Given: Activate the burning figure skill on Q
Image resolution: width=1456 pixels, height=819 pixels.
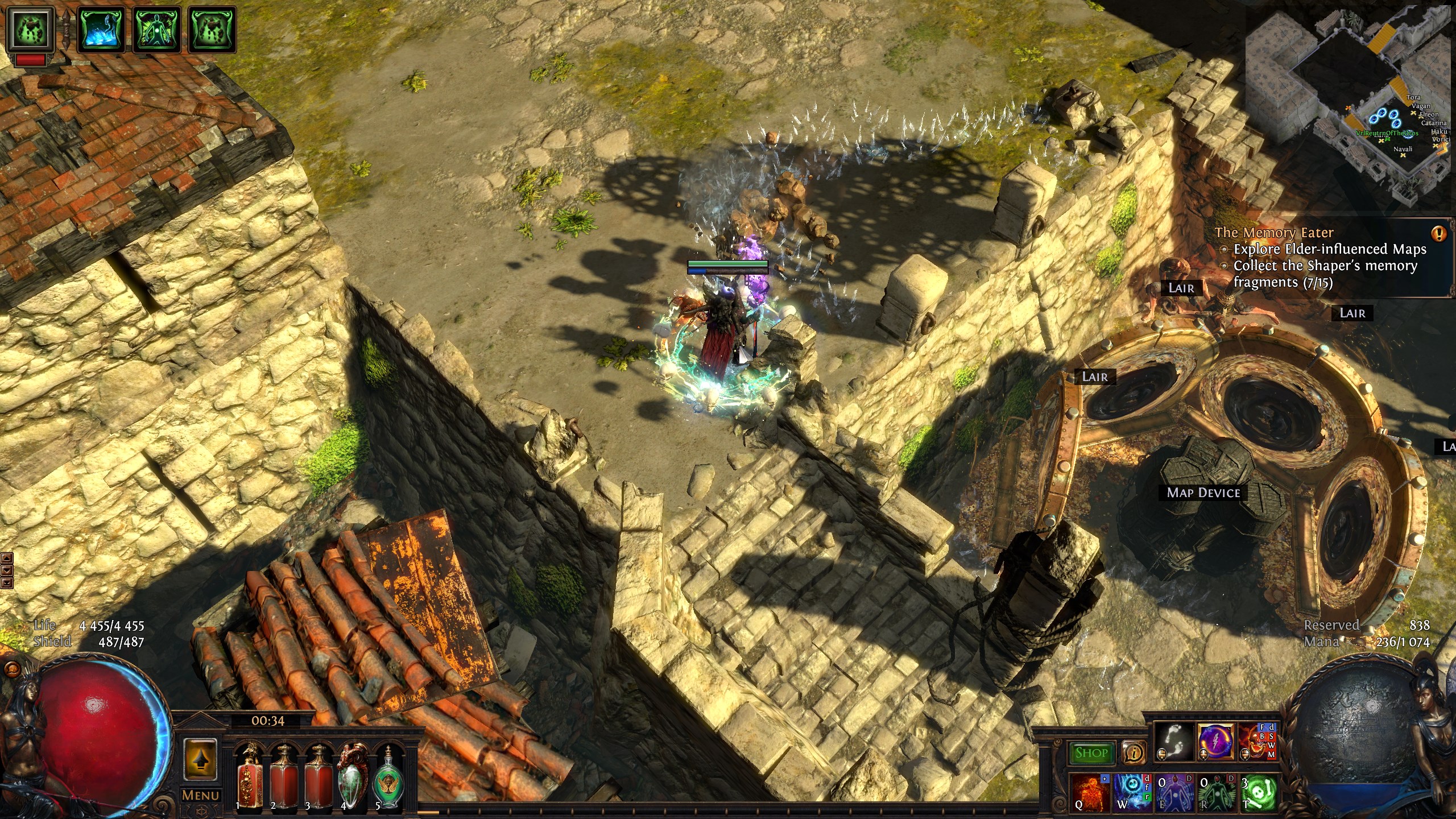Looking at the screenshot, I should tap(1090, 793).
